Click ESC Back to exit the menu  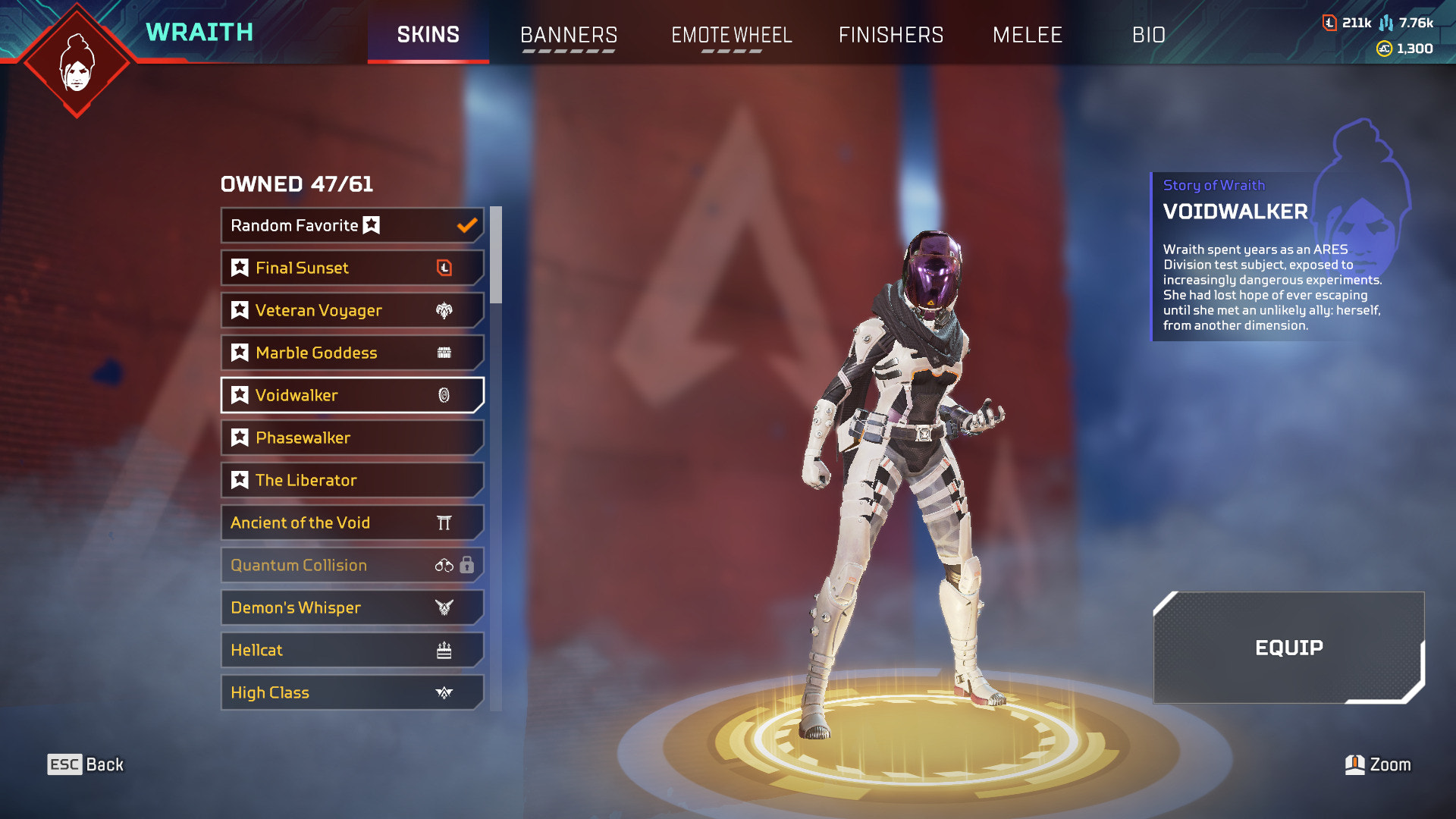[x=83, y=764]
